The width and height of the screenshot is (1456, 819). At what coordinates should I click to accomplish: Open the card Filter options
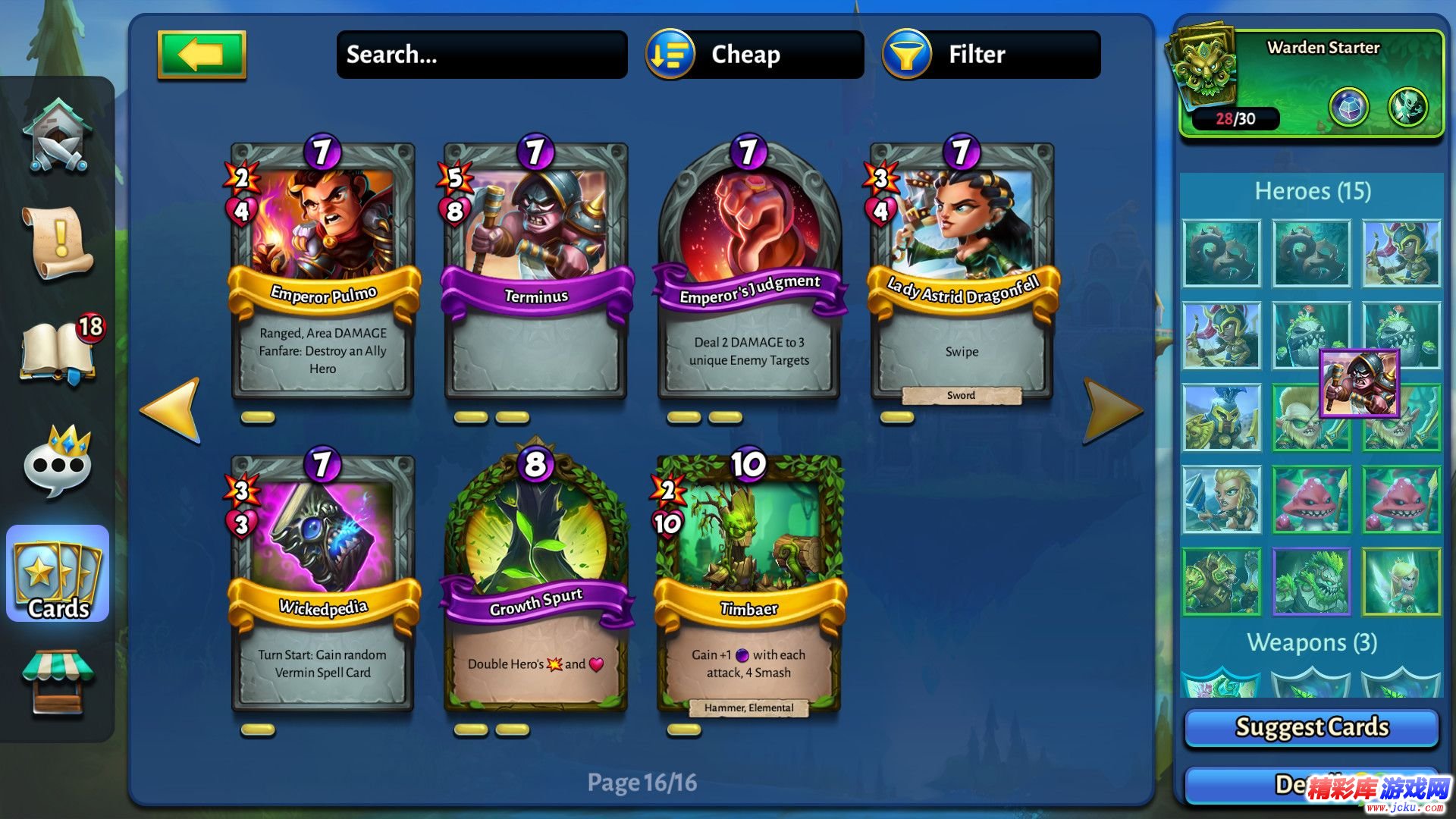(x=991, y=55)
